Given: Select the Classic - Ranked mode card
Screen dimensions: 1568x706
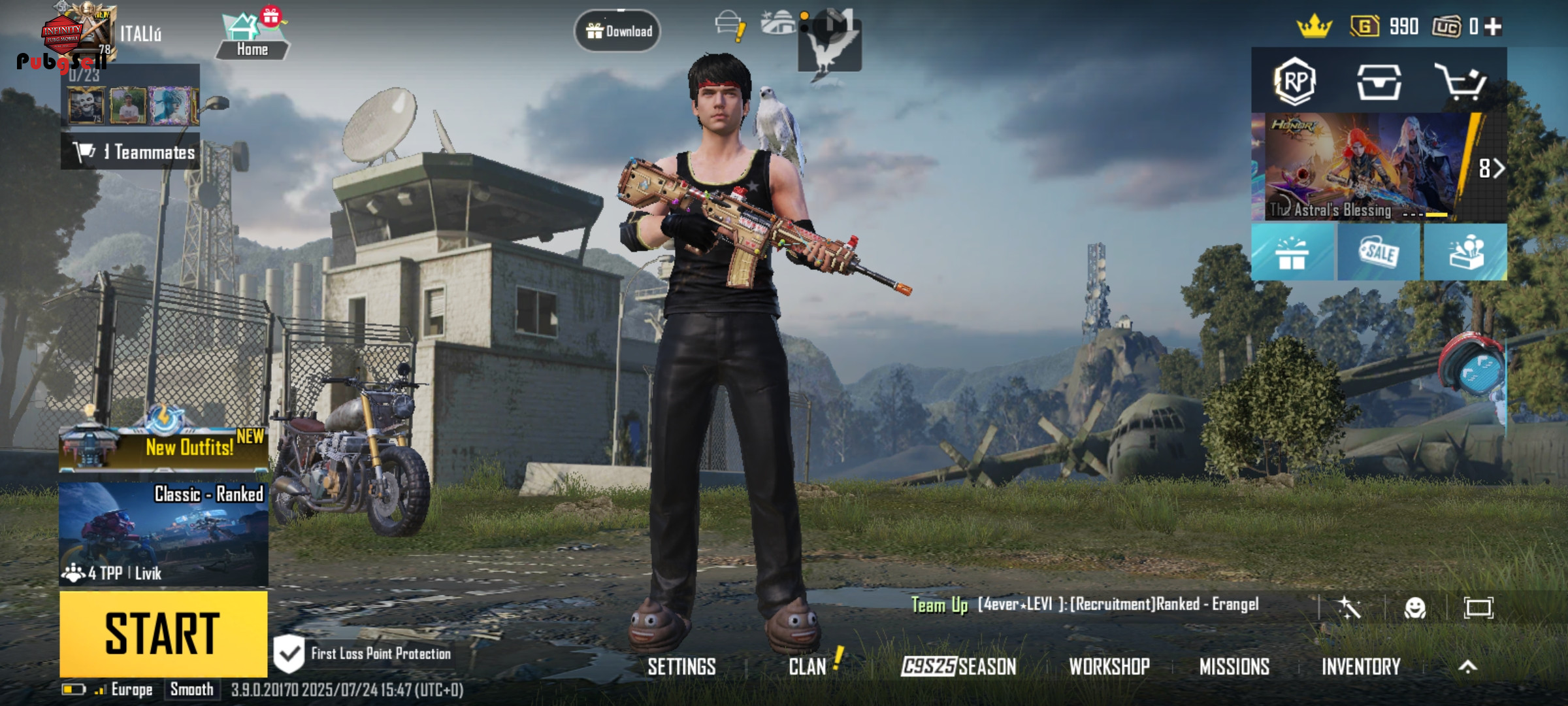Looking at the screenshot, I should (163, 533).
